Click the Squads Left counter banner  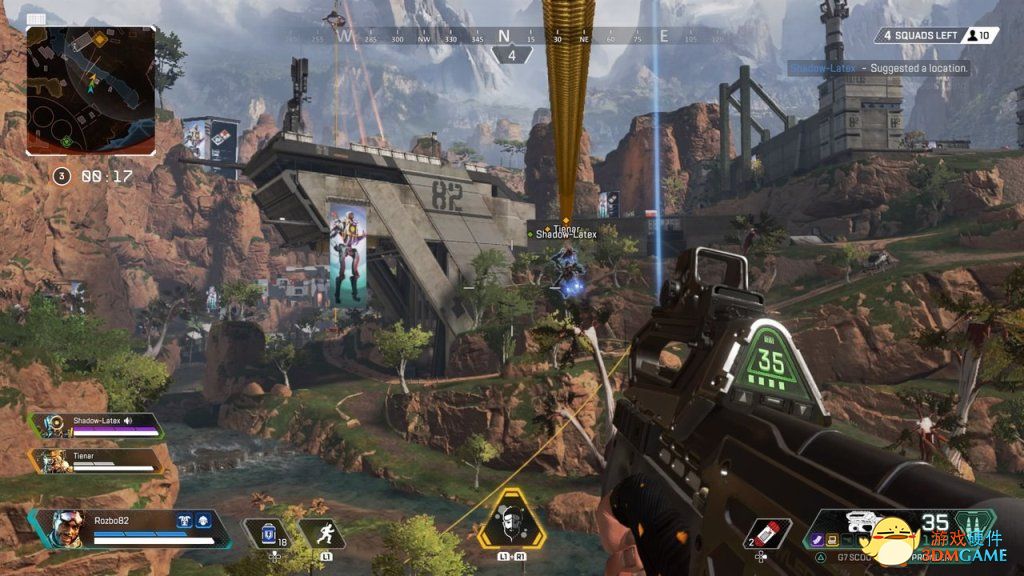pos(920,36)
